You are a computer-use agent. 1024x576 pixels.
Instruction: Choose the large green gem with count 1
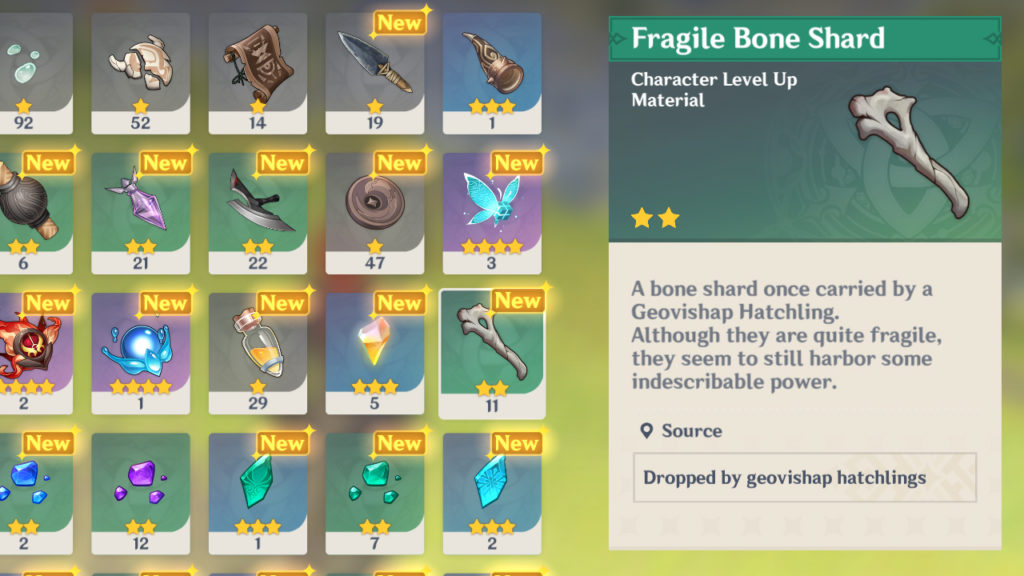pos(258,492)
